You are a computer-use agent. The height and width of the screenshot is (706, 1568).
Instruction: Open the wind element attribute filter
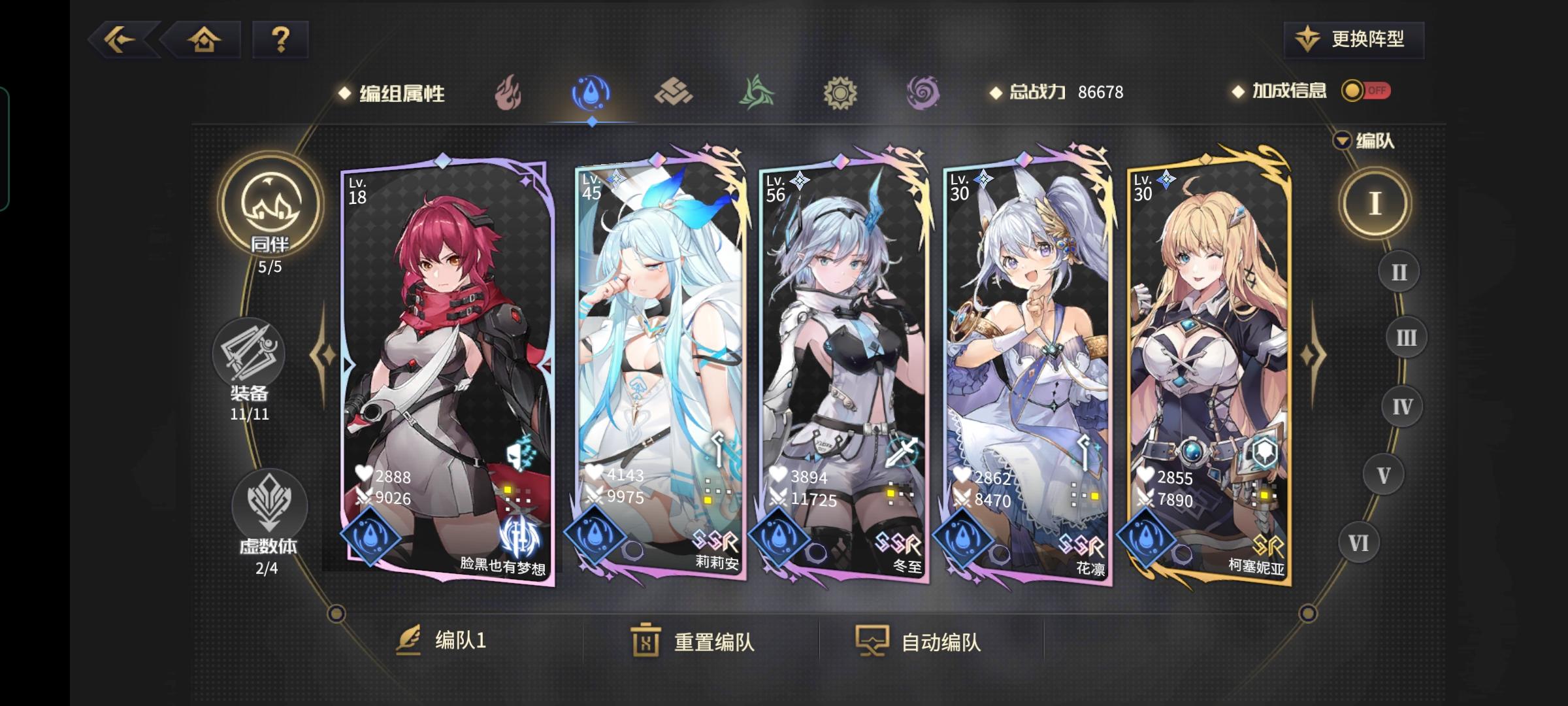tap(757, 93)
